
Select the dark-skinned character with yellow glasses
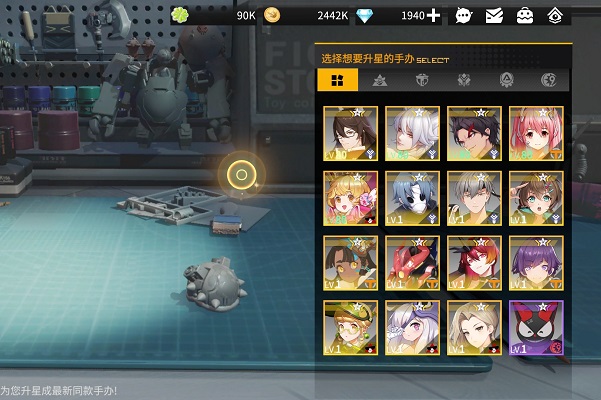pos(351,263)
